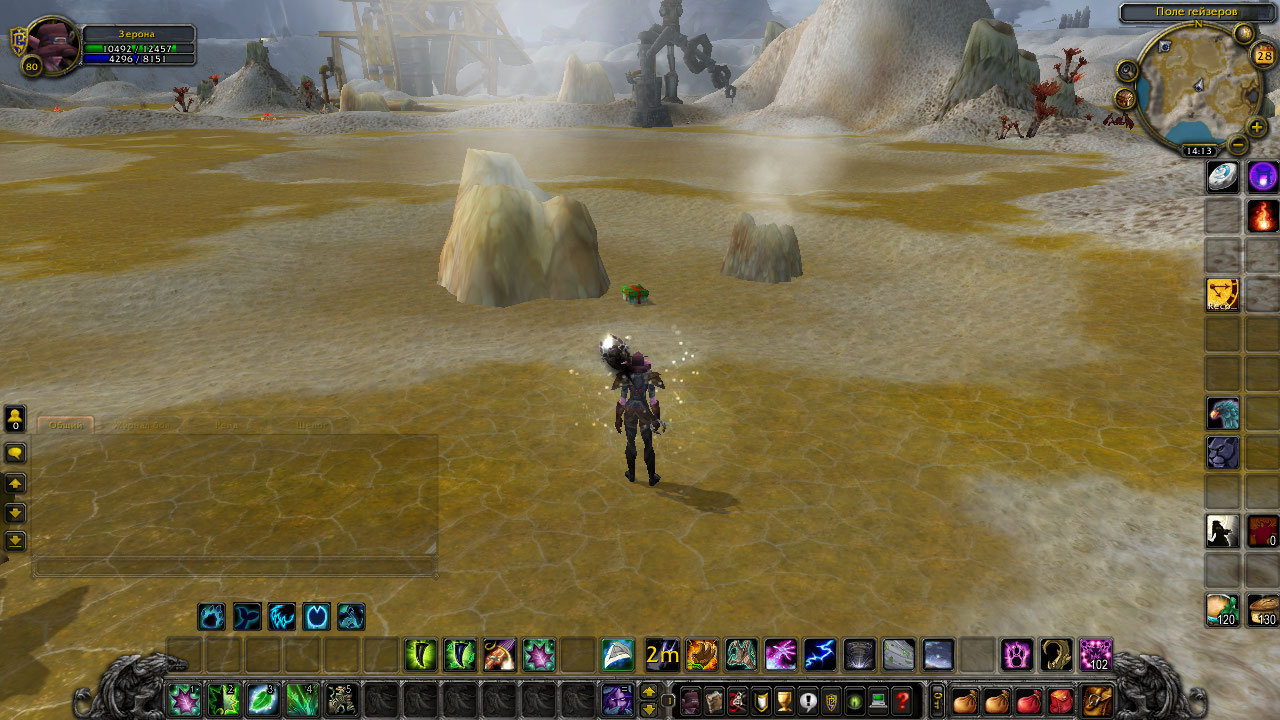This screenshot has width=1280, height=720.
Task: Click the ability showing 2m cooldown
Action: click(662, 655)
